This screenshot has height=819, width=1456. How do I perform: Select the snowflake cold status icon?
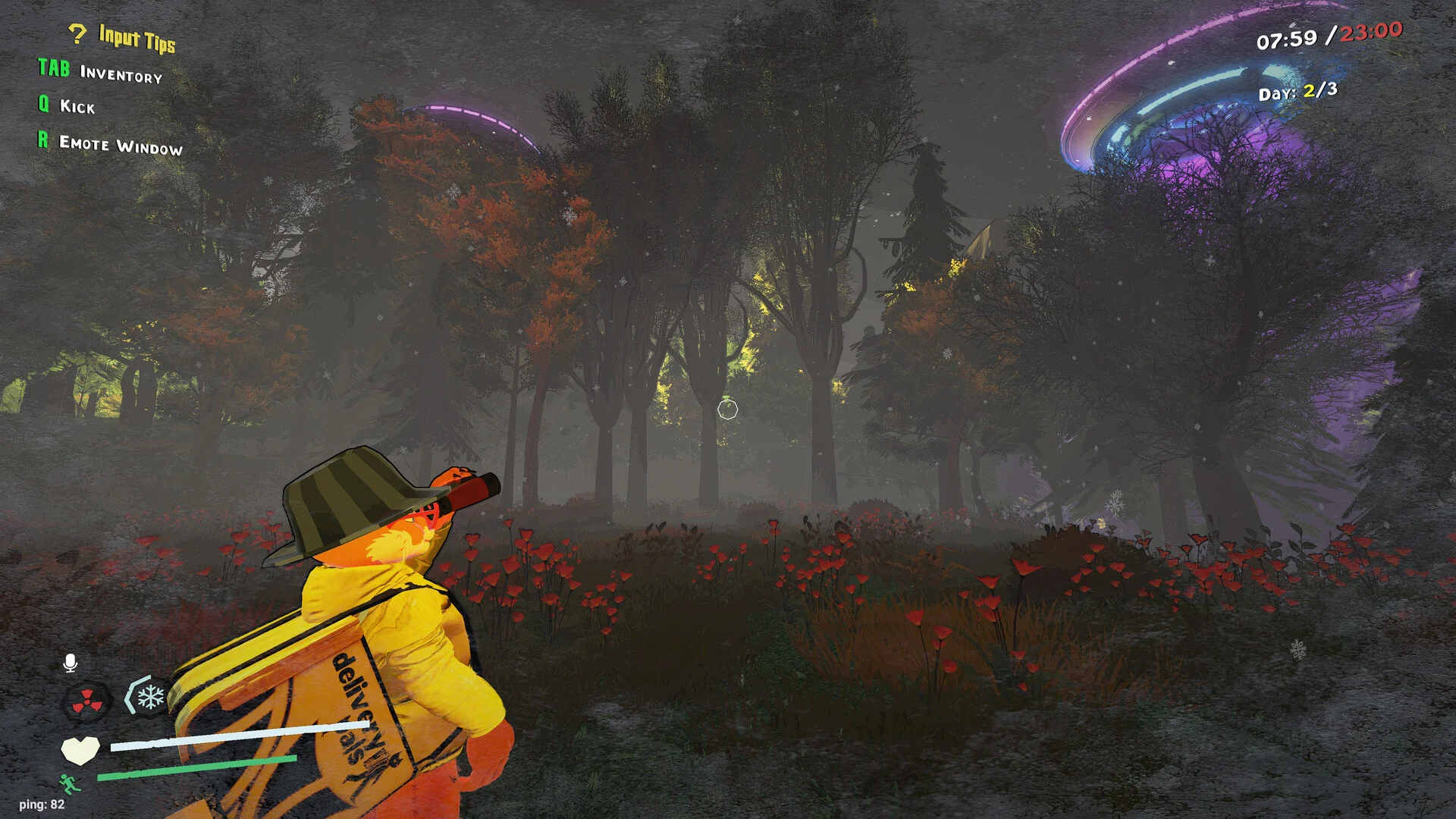tap(149, 696)
